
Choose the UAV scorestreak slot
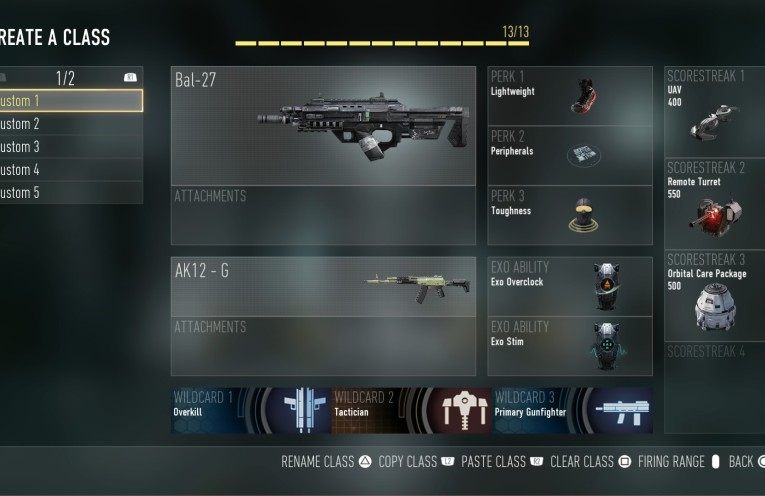coord(714,111)
